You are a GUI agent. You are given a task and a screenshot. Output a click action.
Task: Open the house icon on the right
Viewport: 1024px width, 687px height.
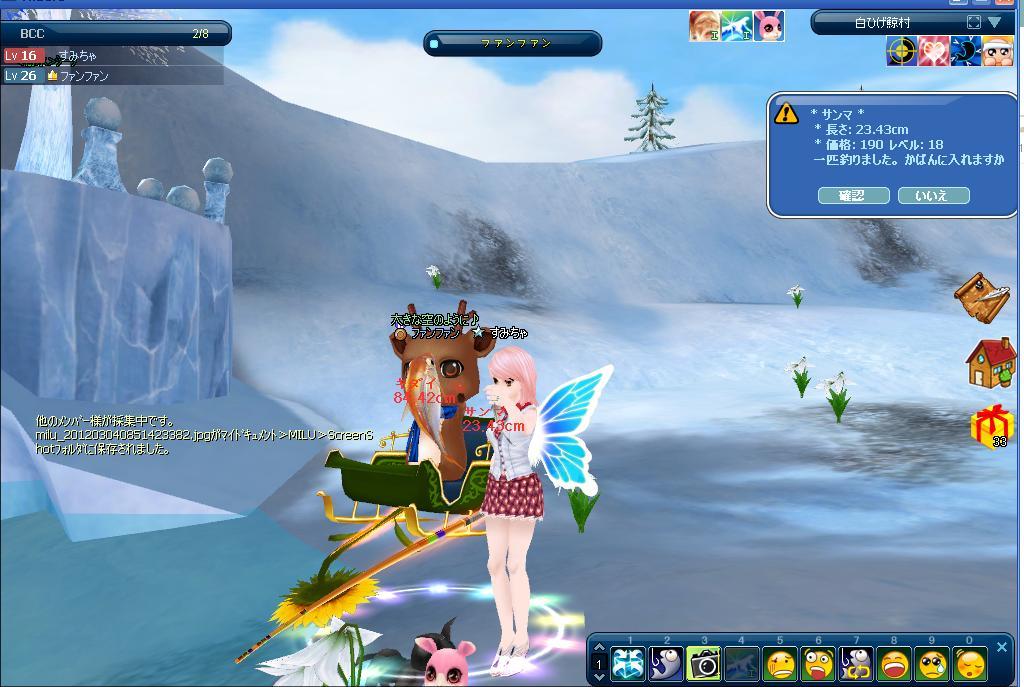tap(990, 363)
